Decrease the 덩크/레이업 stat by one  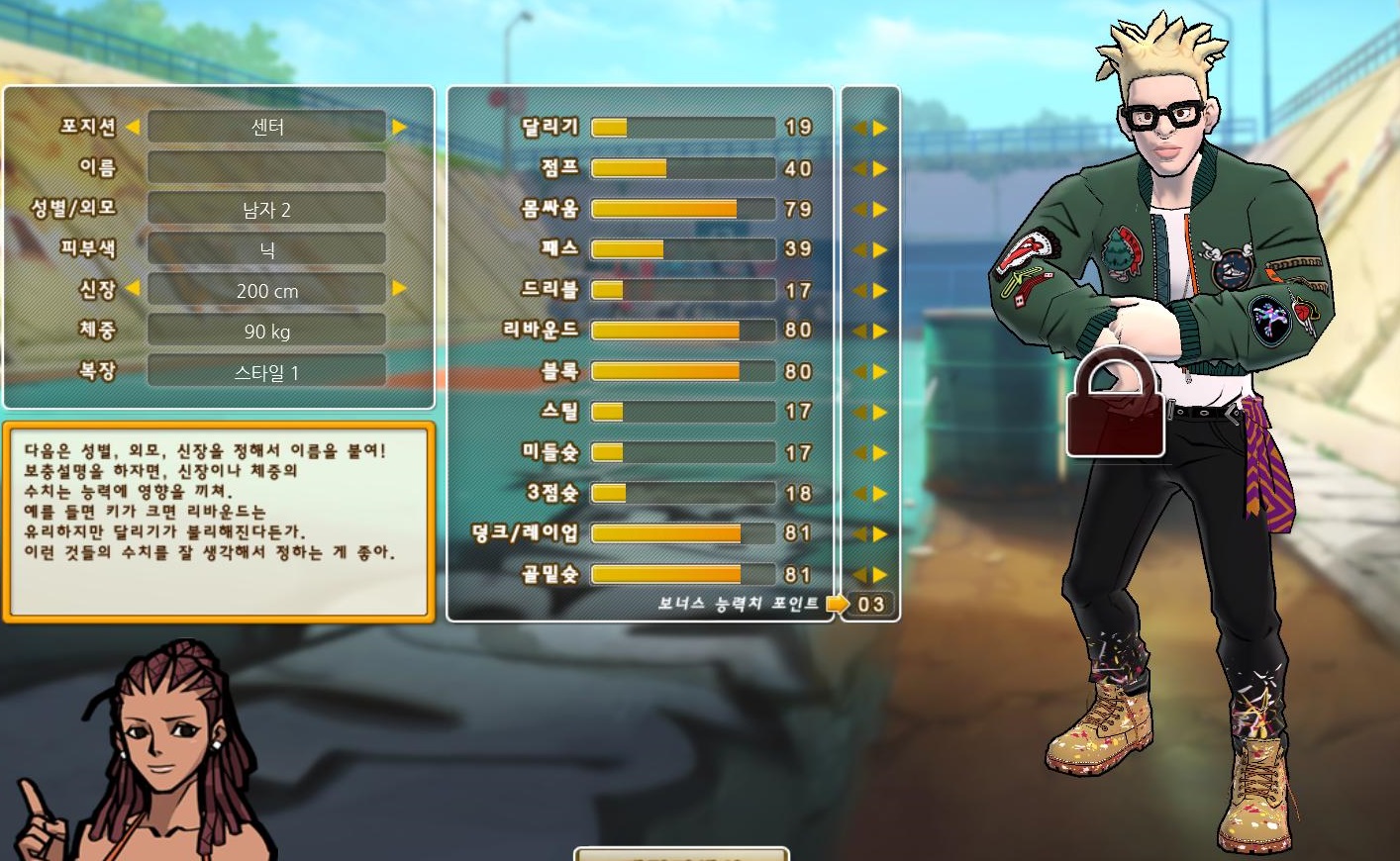point(859,534)
